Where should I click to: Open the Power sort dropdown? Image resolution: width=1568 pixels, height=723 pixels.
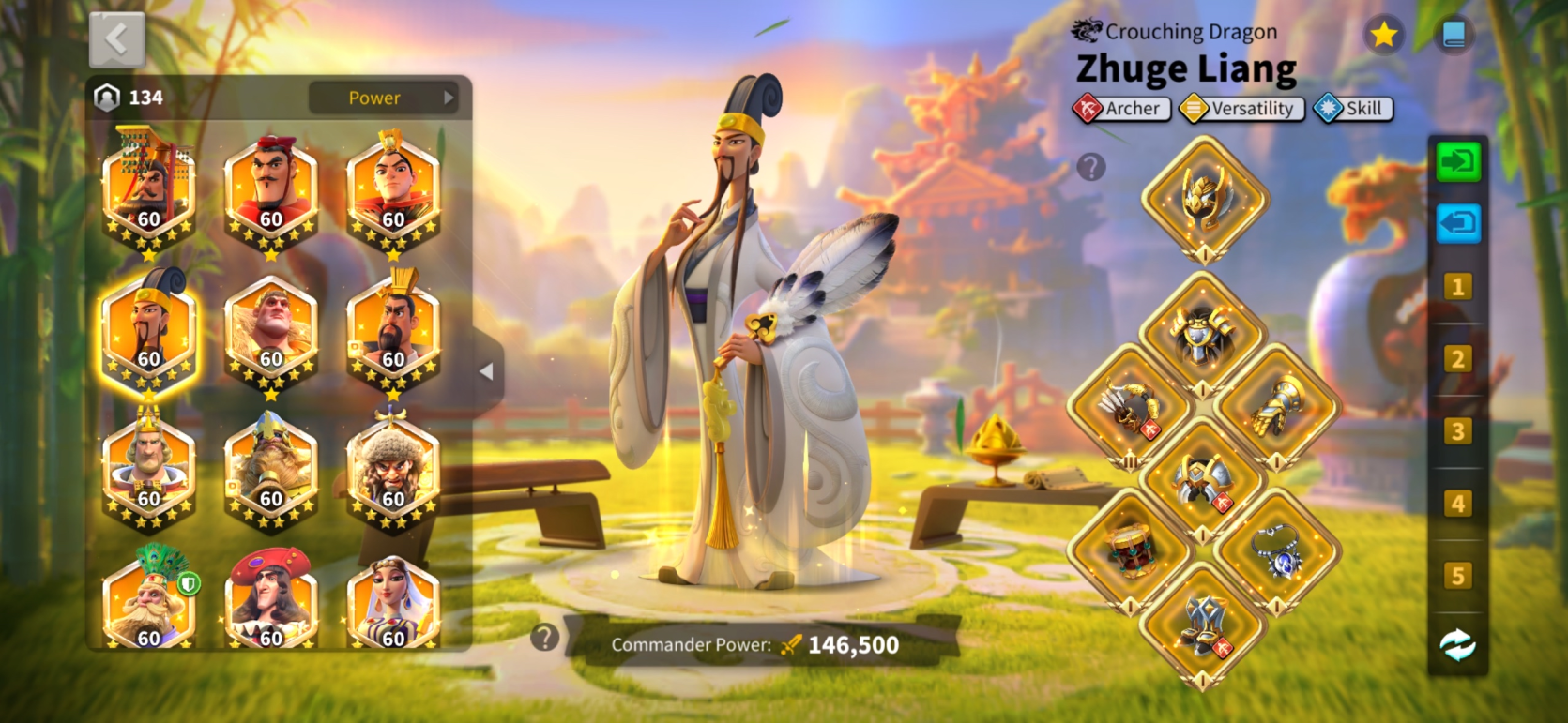point(383,98)
